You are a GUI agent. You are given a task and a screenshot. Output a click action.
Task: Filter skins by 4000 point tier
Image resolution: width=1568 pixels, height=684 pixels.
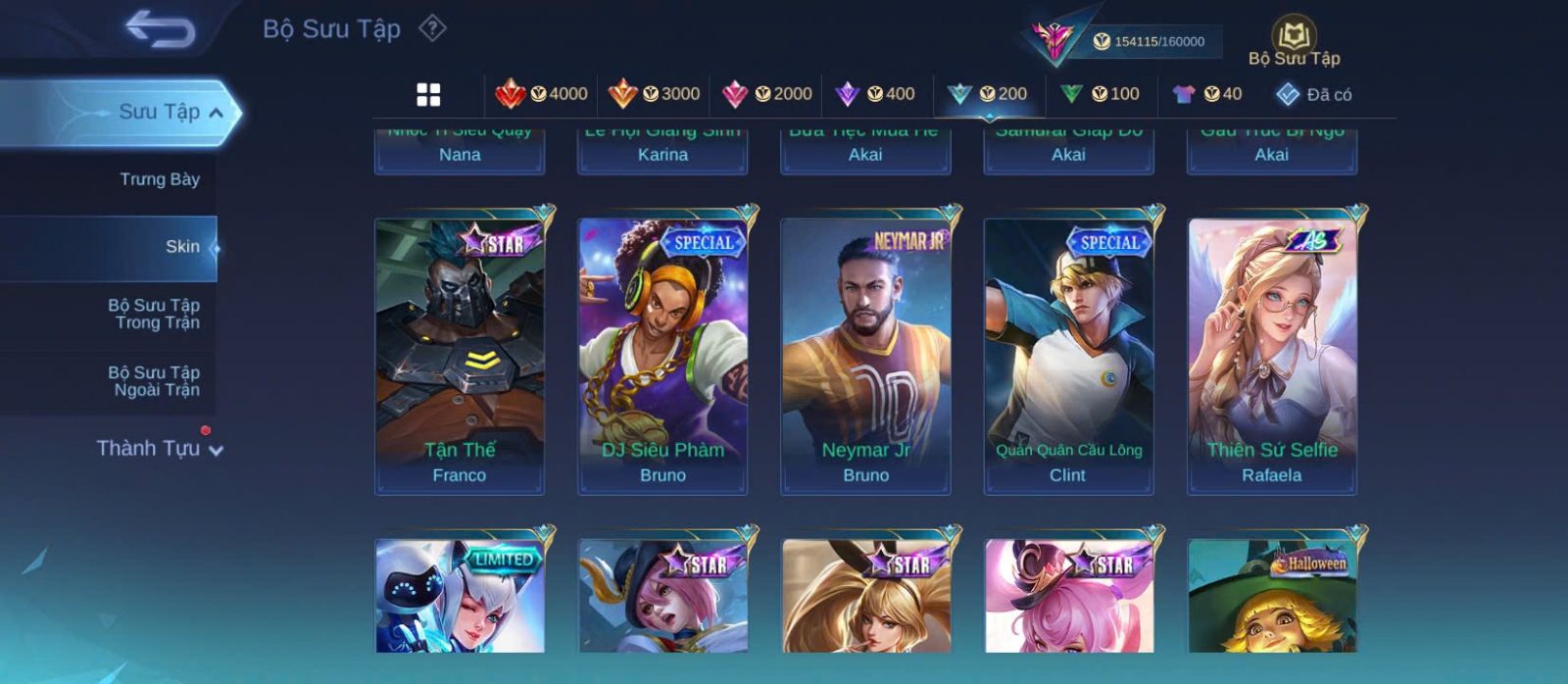tap(542, 94)
